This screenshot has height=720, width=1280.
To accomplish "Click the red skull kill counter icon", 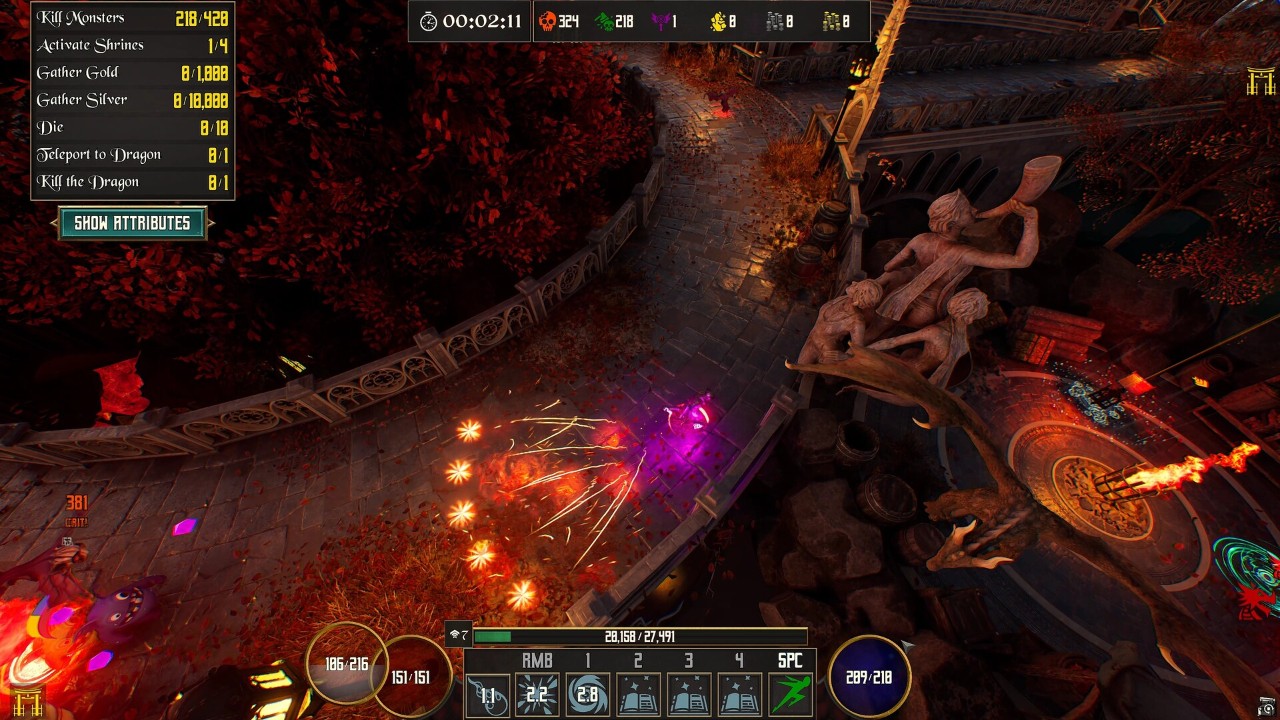I will (547, 21).
